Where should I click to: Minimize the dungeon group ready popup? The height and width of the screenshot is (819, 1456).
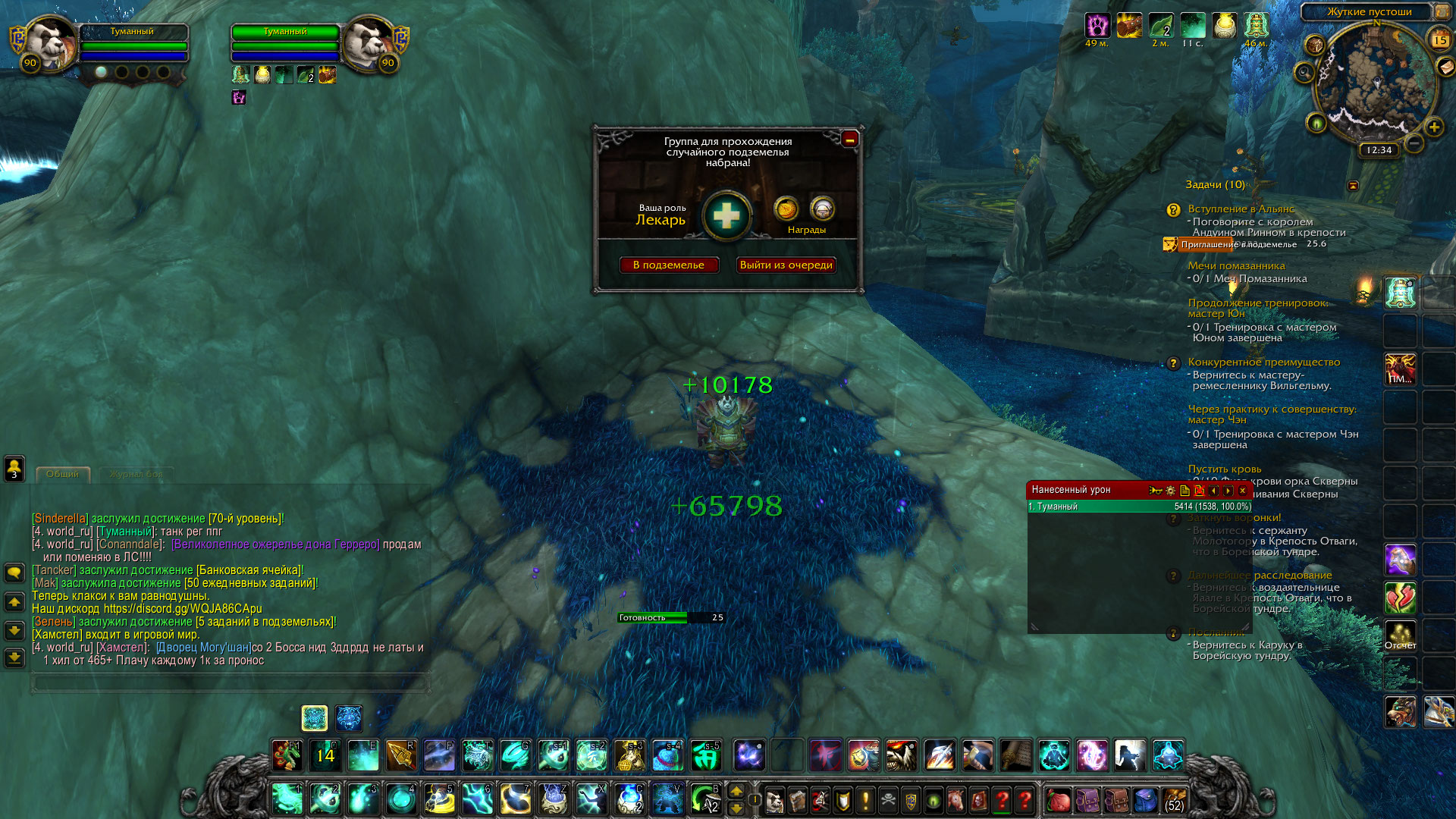pyautogui.click(x=849, y=139)
